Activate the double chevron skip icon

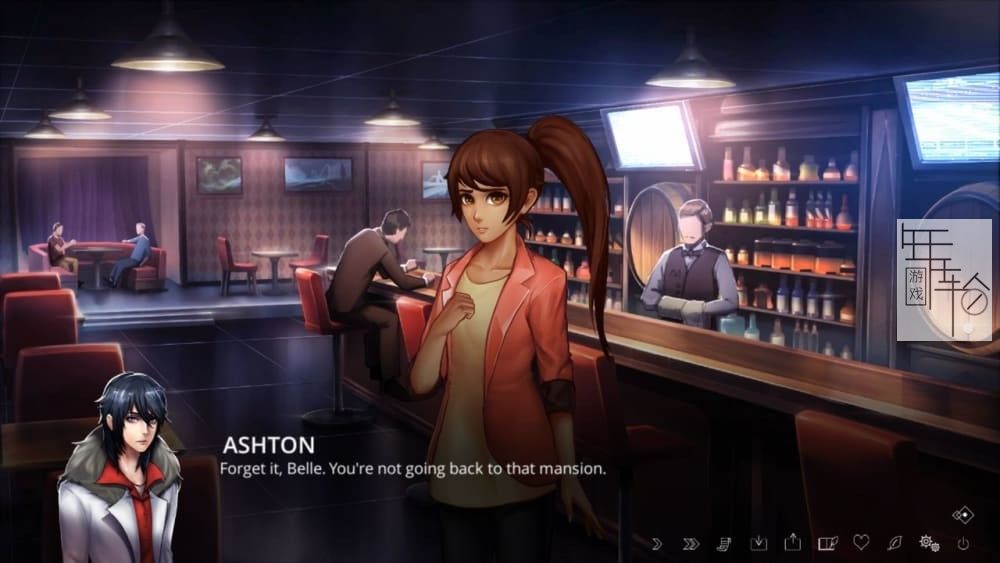tap(690, 543)
